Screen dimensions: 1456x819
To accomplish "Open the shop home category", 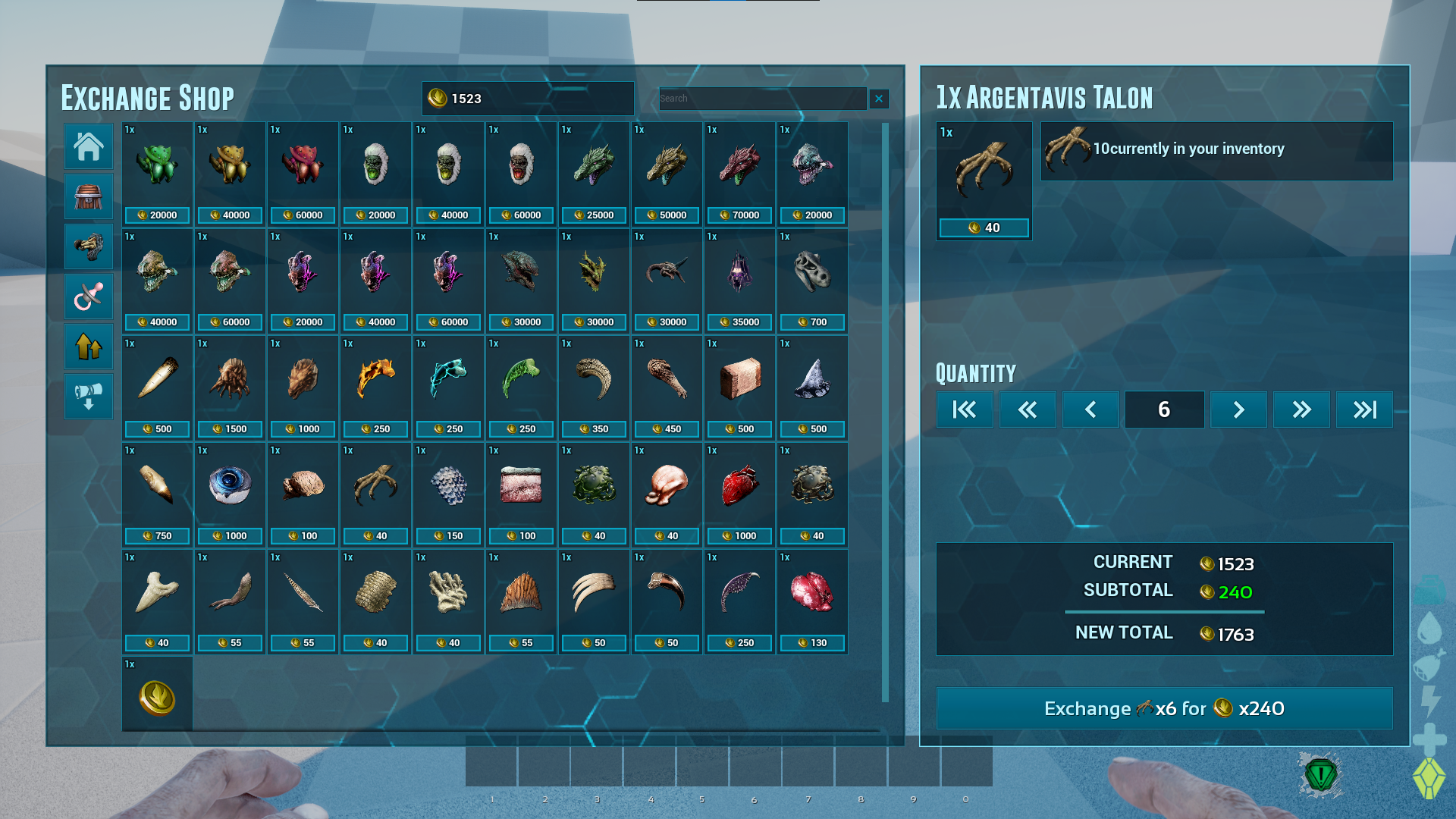I will point(89,146).
